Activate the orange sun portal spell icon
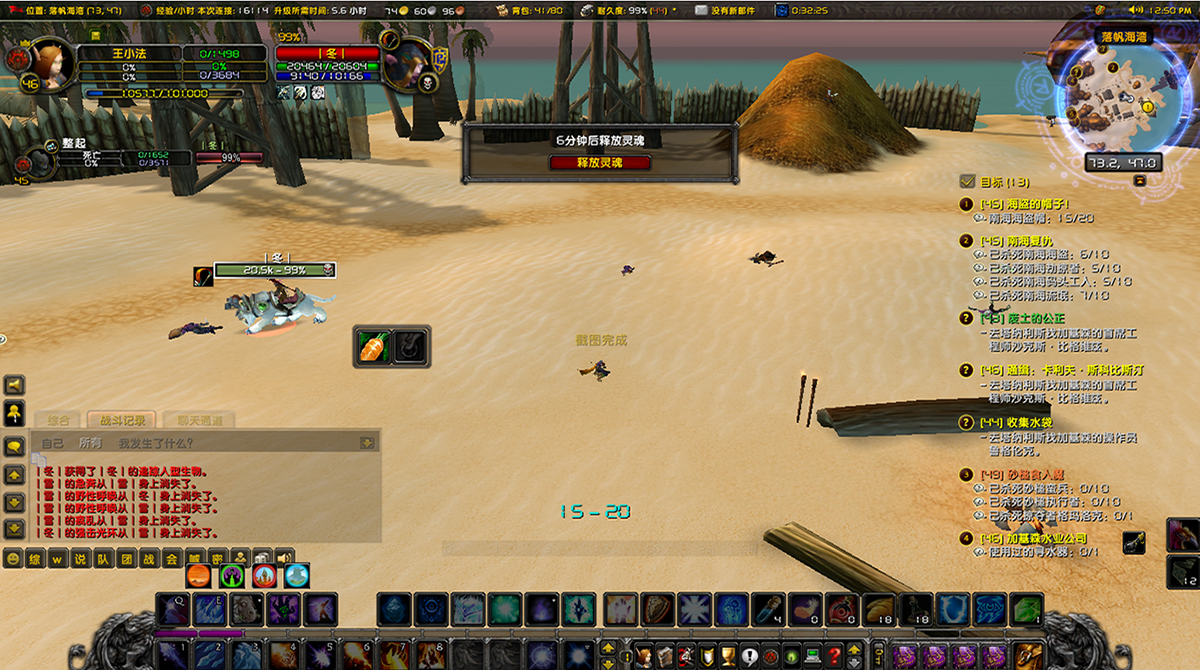 pyautogui.click(x=200, y=575)
